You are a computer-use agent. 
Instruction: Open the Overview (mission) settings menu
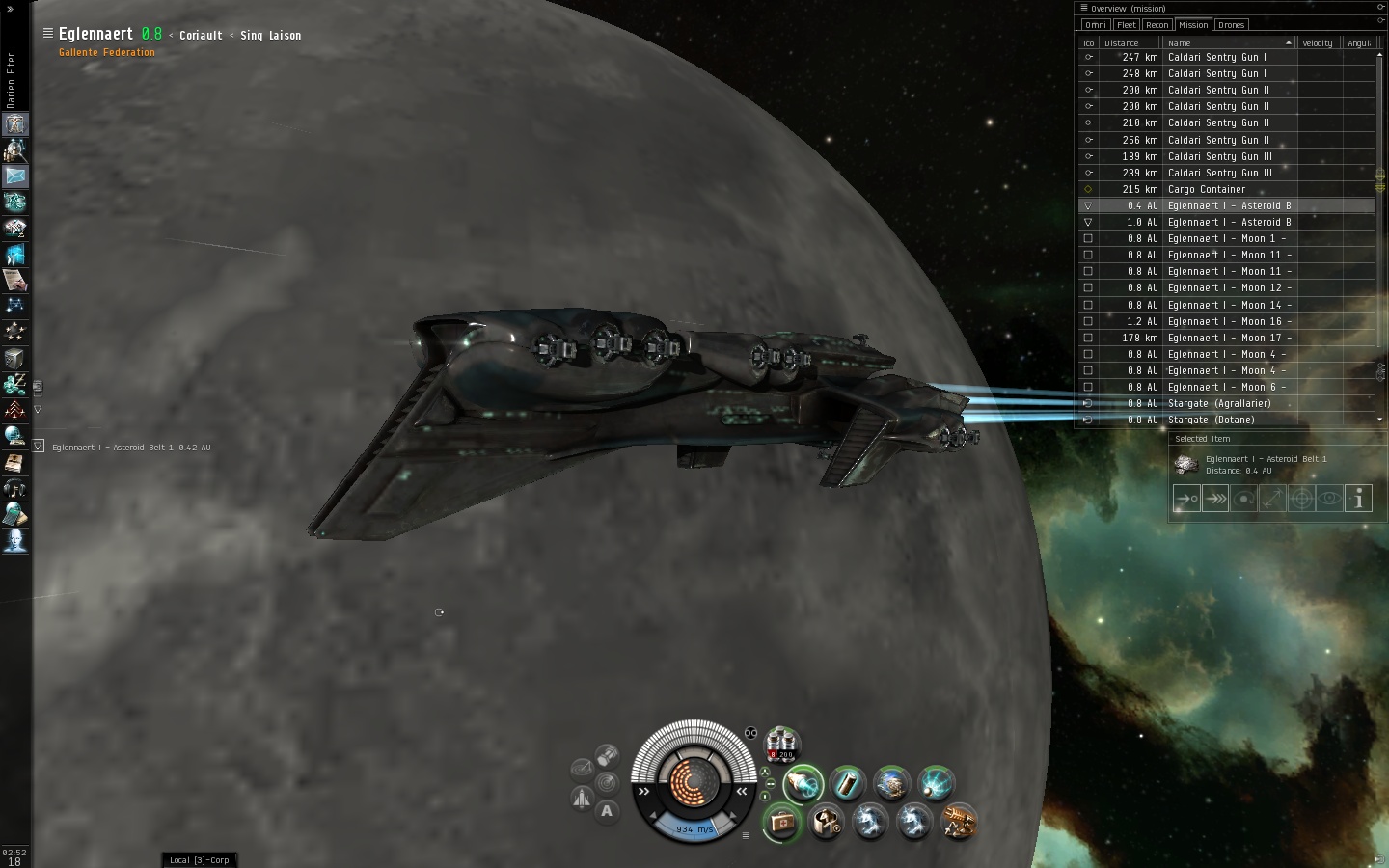[1083, 8]
